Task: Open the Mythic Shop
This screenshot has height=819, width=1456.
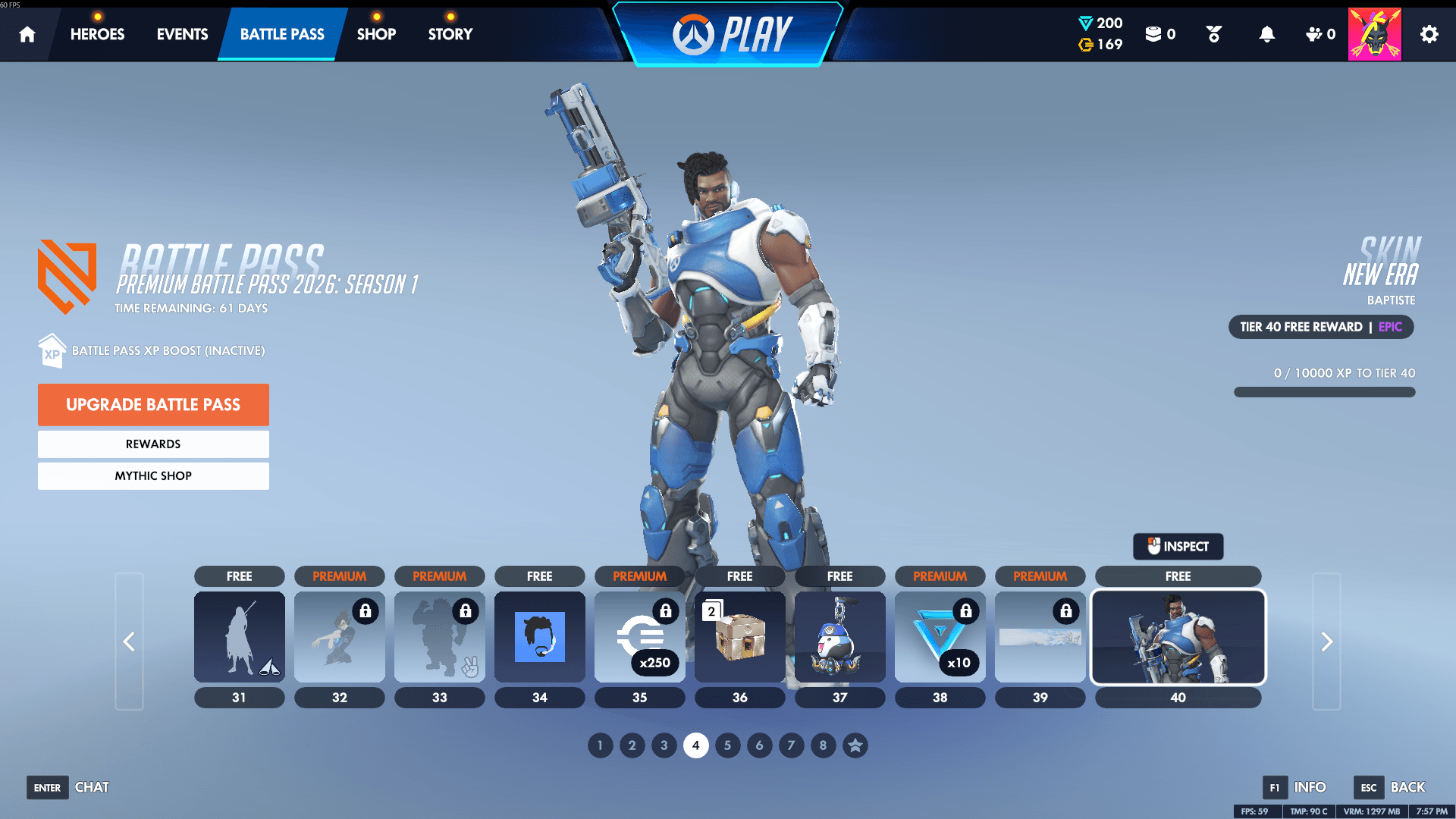Action: point(153,475)
